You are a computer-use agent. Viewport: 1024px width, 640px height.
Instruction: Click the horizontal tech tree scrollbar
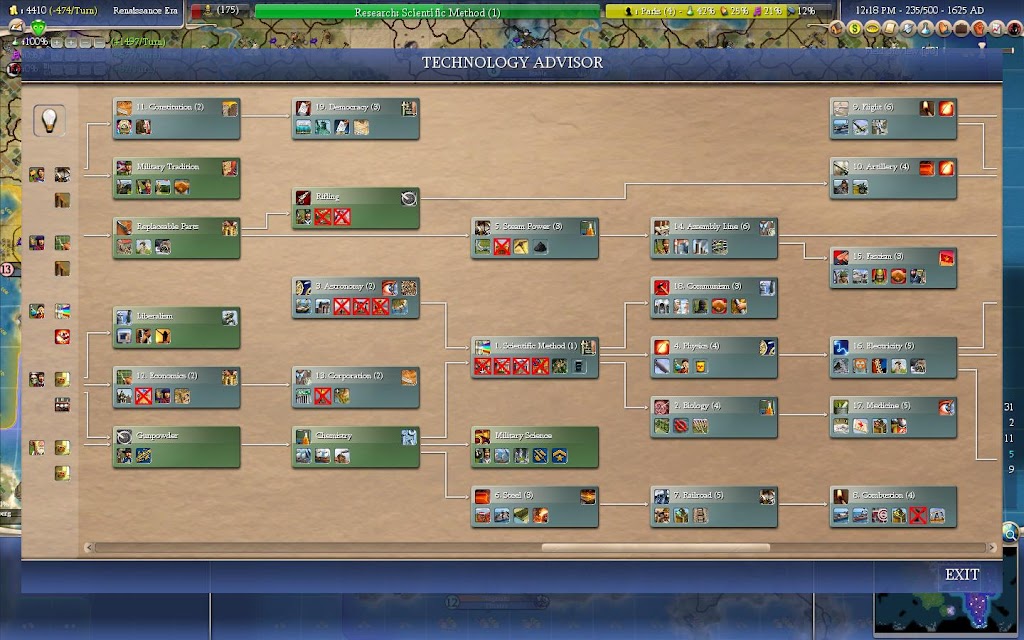(x=655, y=548)
